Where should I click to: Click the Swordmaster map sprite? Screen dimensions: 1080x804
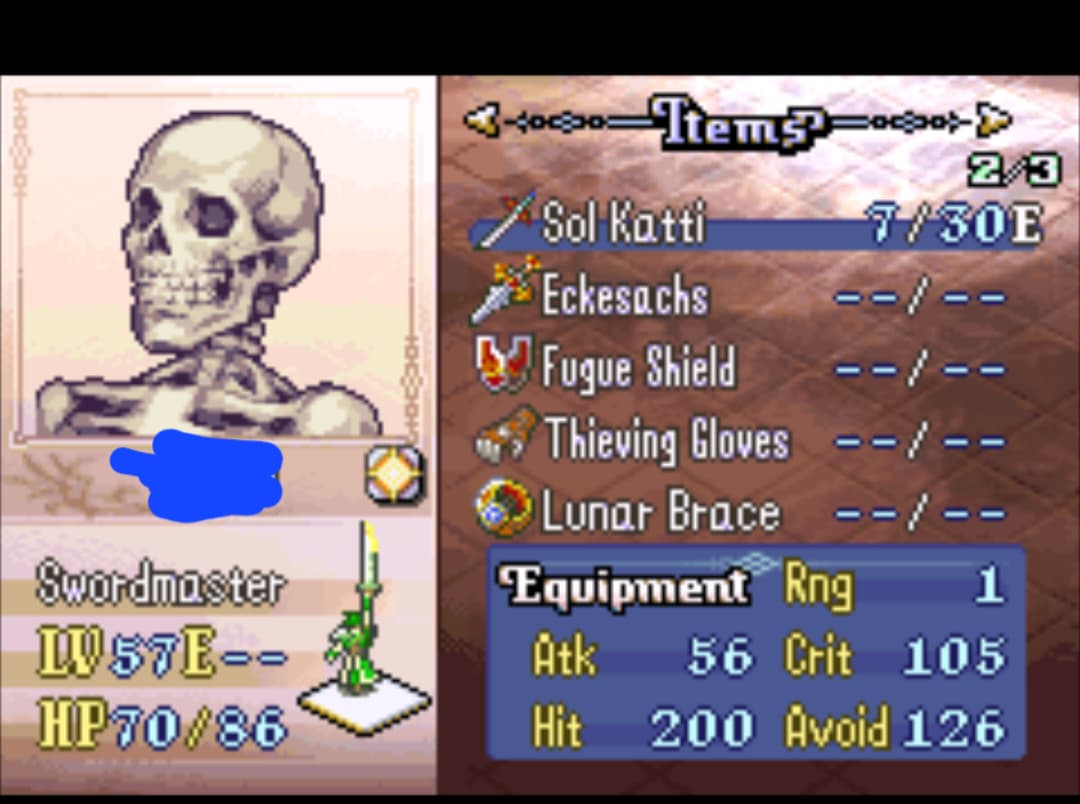[x=361, y=640]
